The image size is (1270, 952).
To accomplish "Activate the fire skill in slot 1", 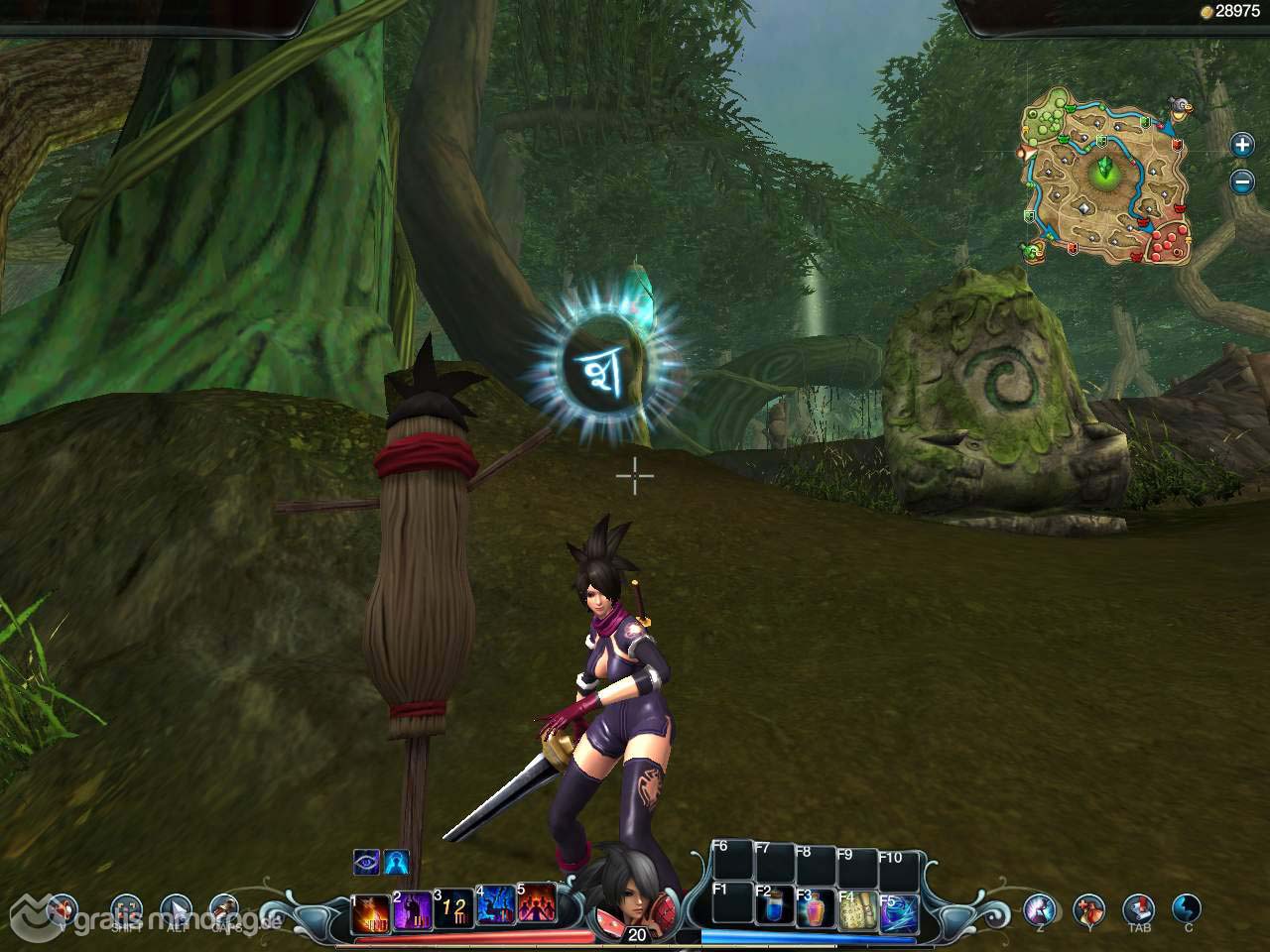I will pyautogui.click(x=372, y=912).
